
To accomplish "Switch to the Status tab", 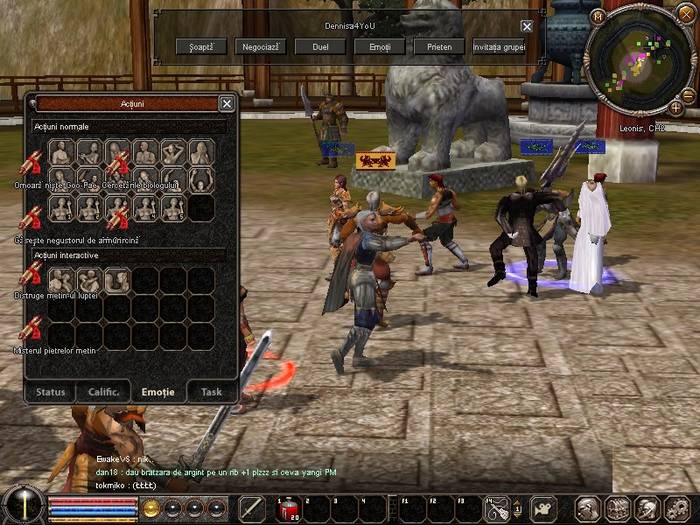I will [x=51, y=392].
